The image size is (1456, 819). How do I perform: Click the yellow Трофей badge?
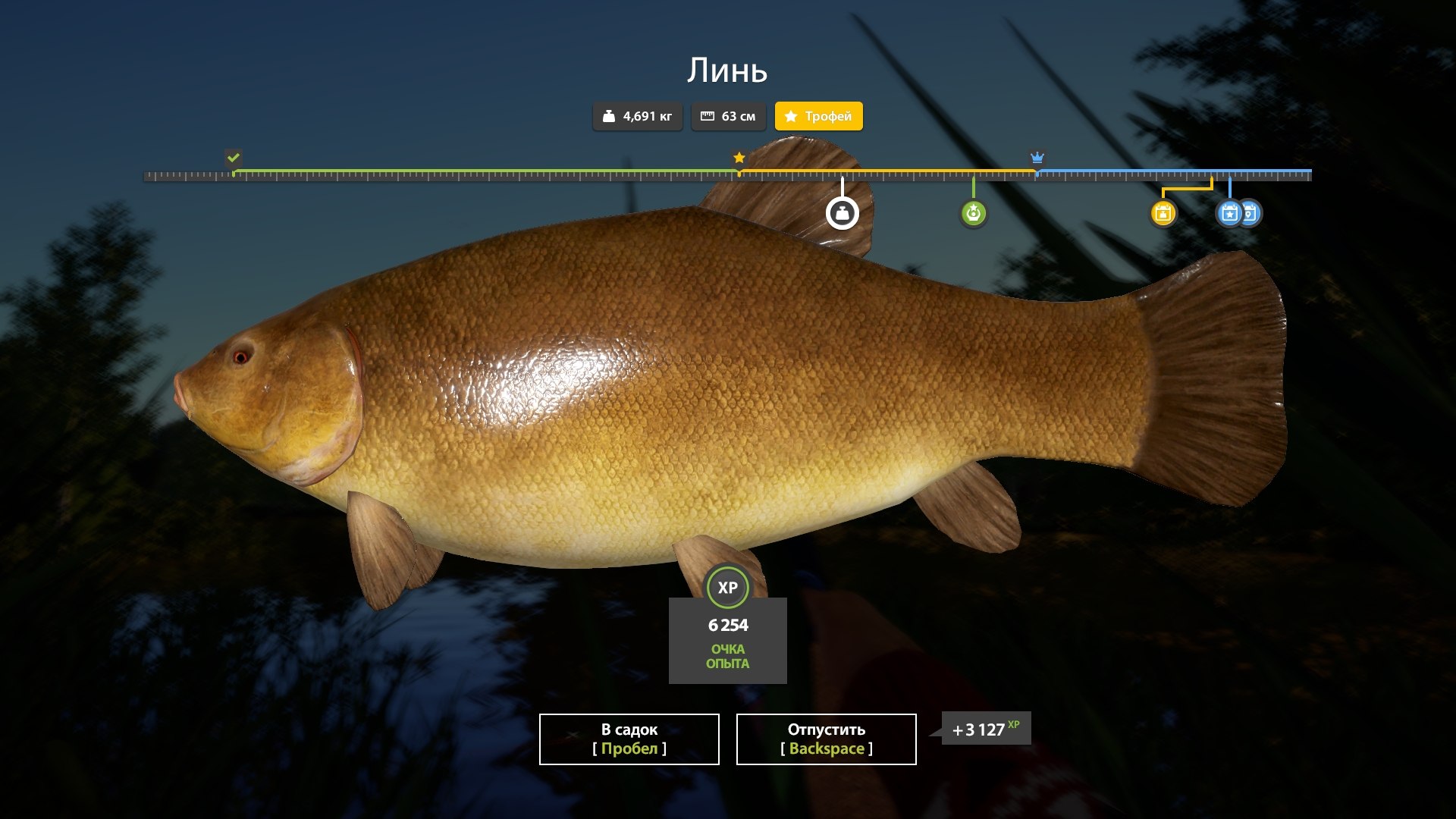pyautogui.click(x=818, y=116)
